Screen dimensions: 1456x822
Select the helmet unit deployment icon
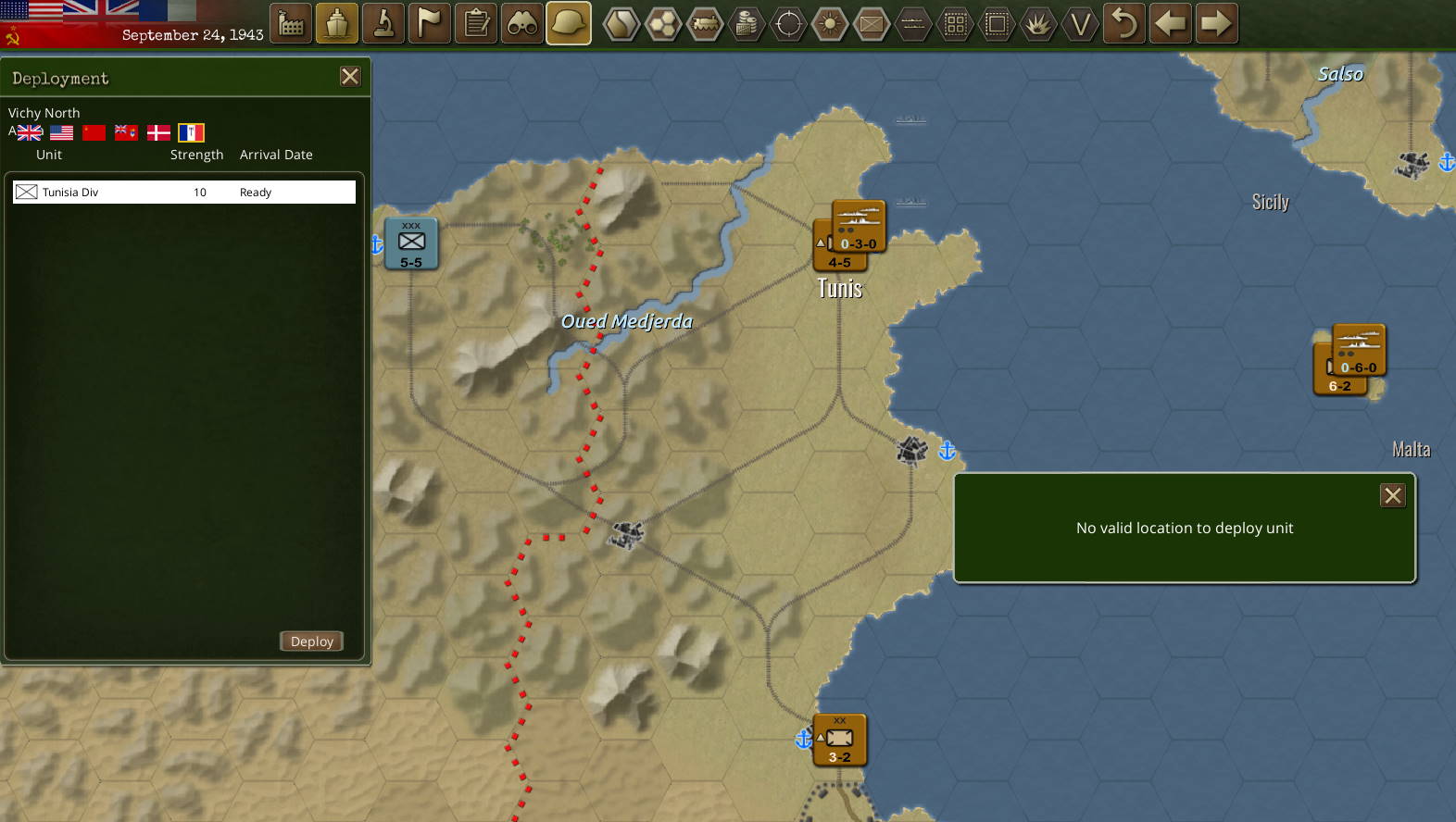tap(568, 23)
